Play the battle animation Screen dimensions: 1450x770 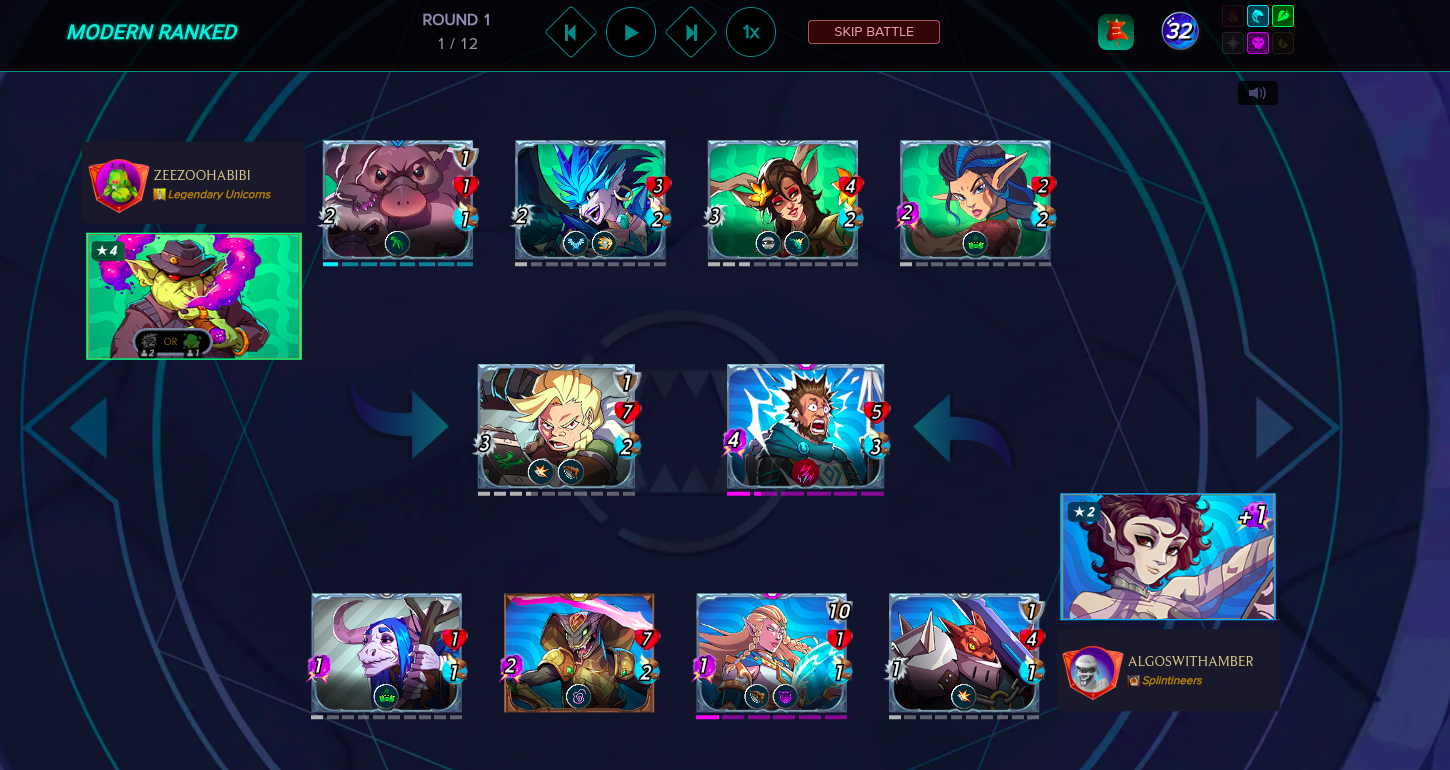tap(631, 32)
